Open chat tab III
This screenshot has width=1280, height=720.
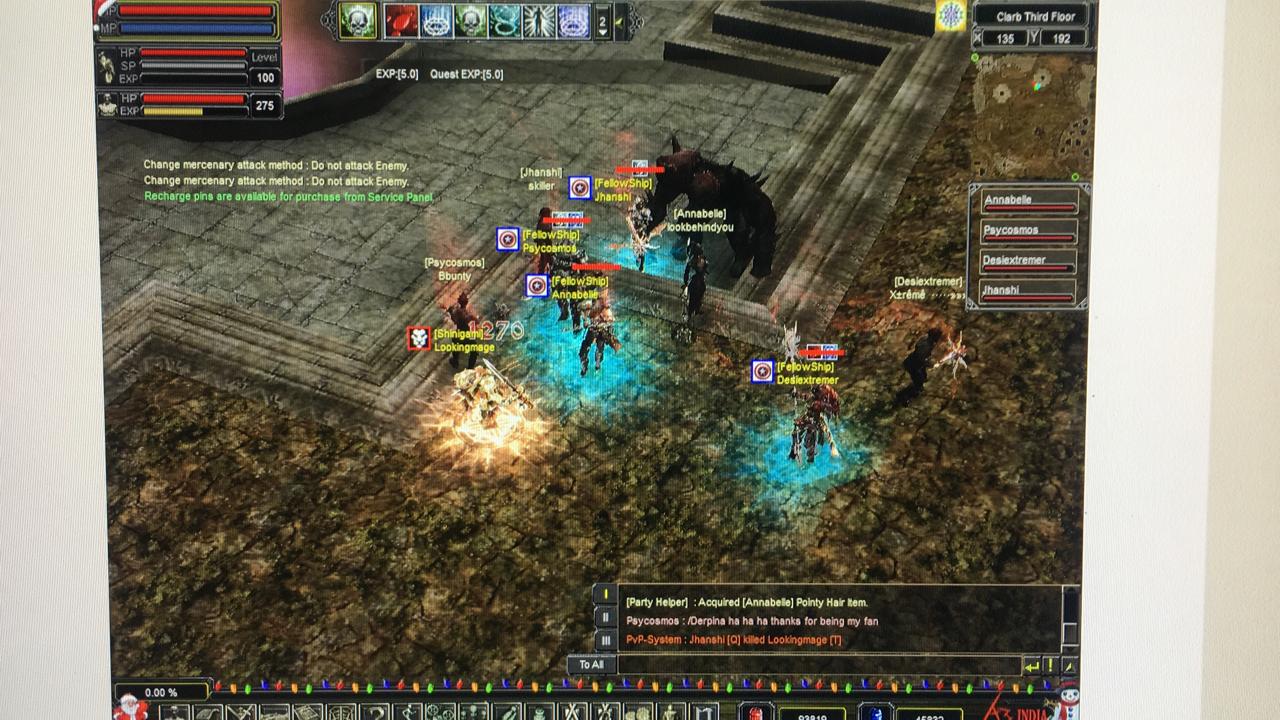click(x=604, y=640)
